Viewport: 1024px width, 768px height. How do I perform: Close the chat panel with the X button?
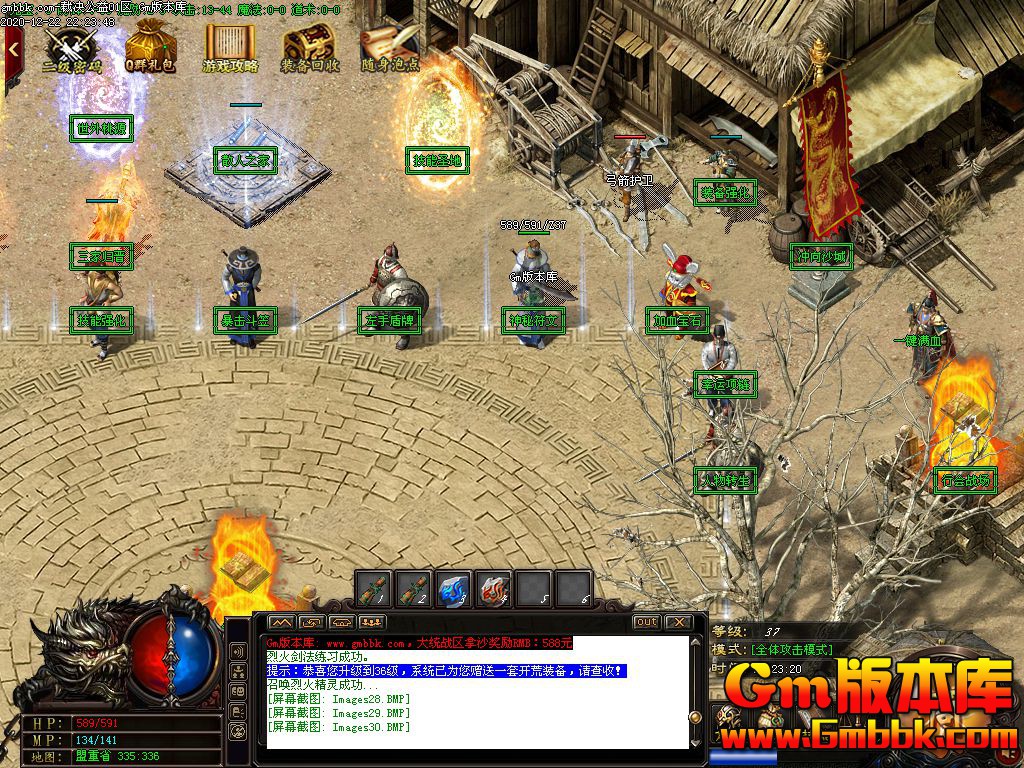tap(678, 622)
